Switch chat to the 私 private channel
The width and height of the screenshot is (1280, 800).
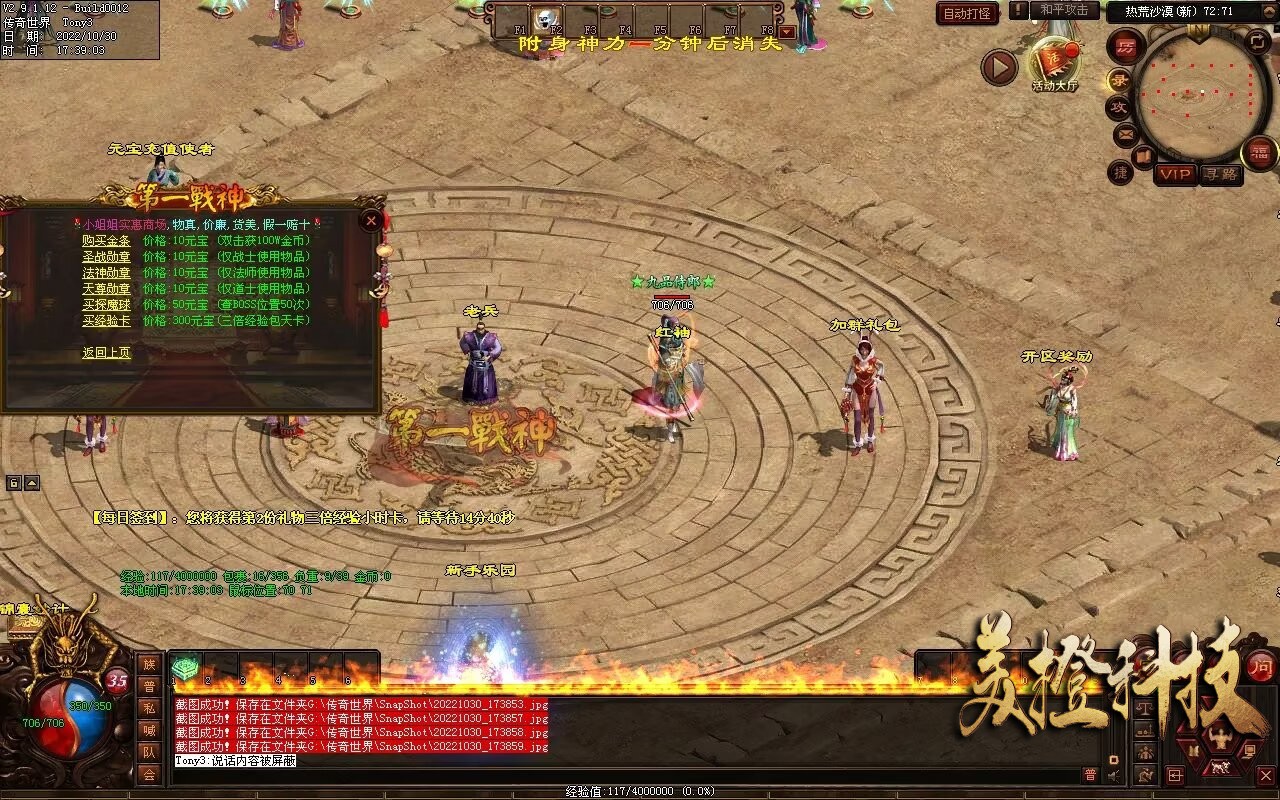(149, 708)
